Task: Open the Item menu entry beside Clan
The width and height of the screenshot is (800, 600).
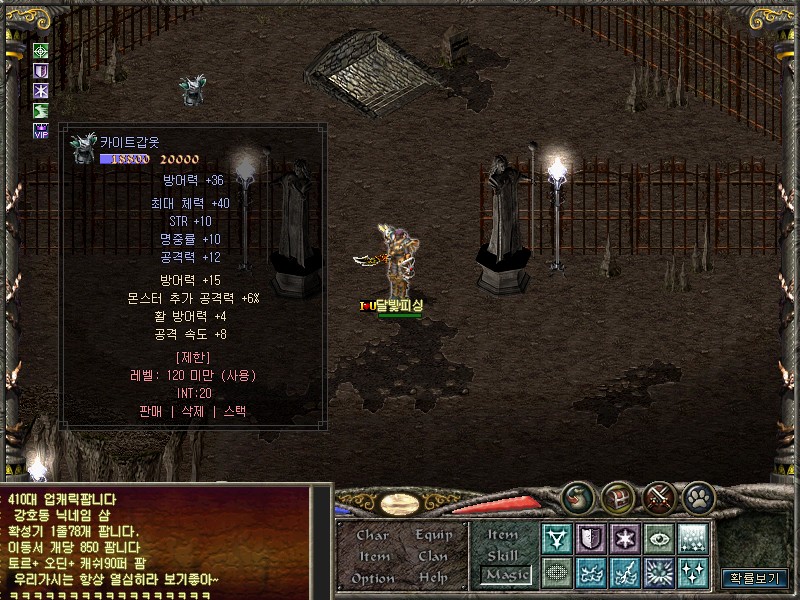Action: pyautogui.click(x=373, y=556)
